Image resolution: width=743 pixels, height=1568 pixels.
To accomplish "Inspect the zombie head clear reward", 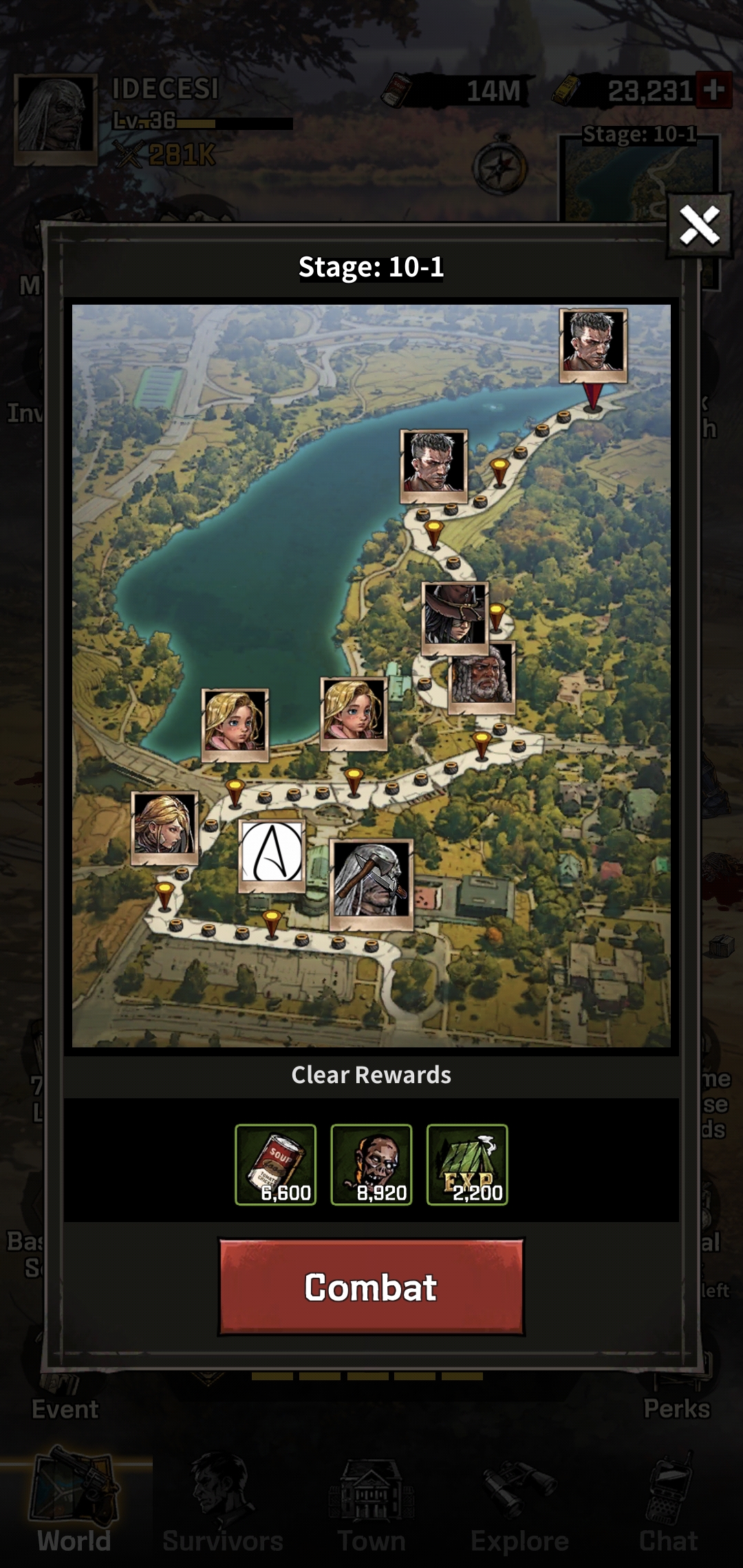I will pos(371,1164).
